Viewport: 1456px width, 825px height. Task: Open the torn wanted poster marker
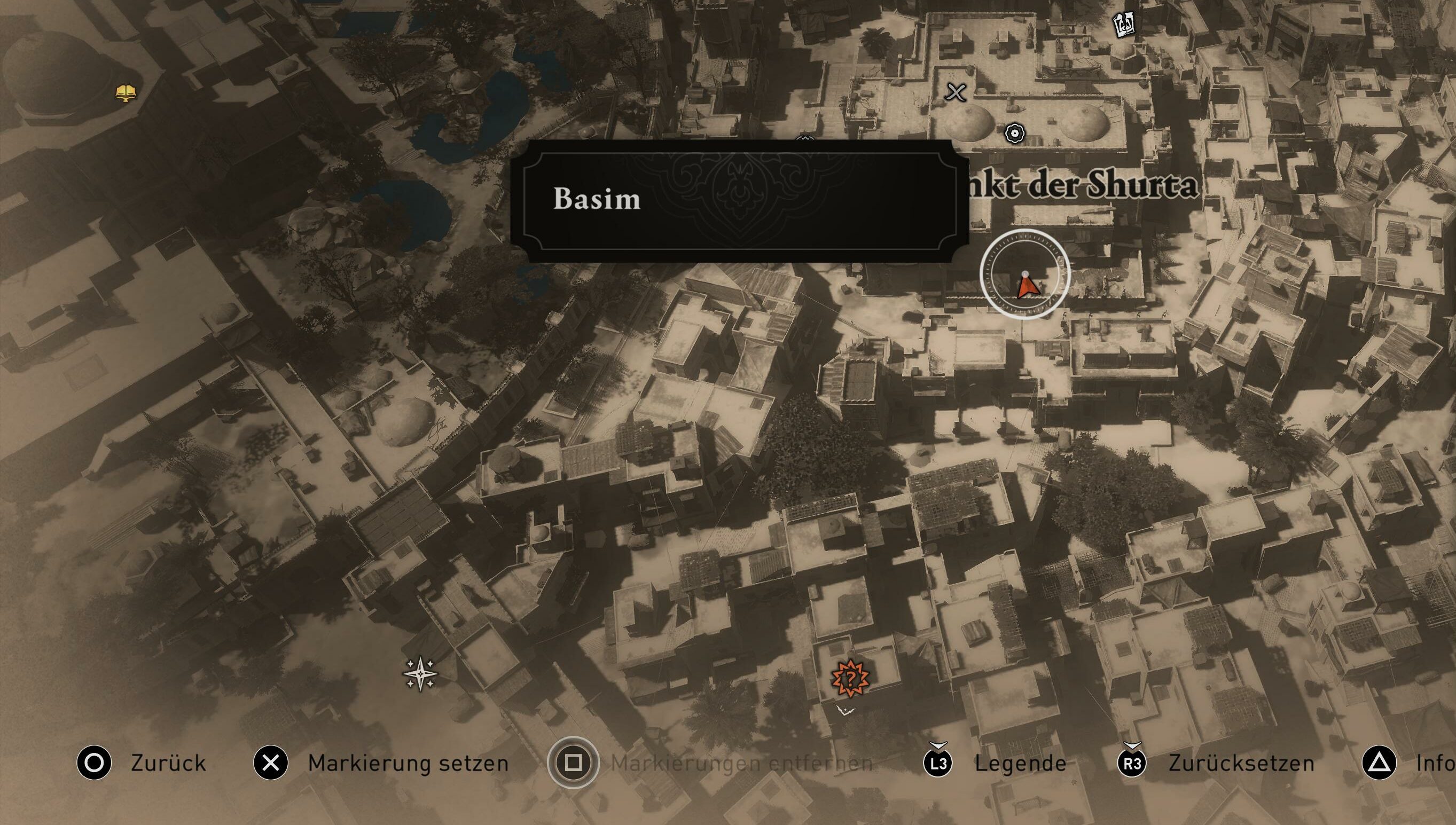point(1124,25)
